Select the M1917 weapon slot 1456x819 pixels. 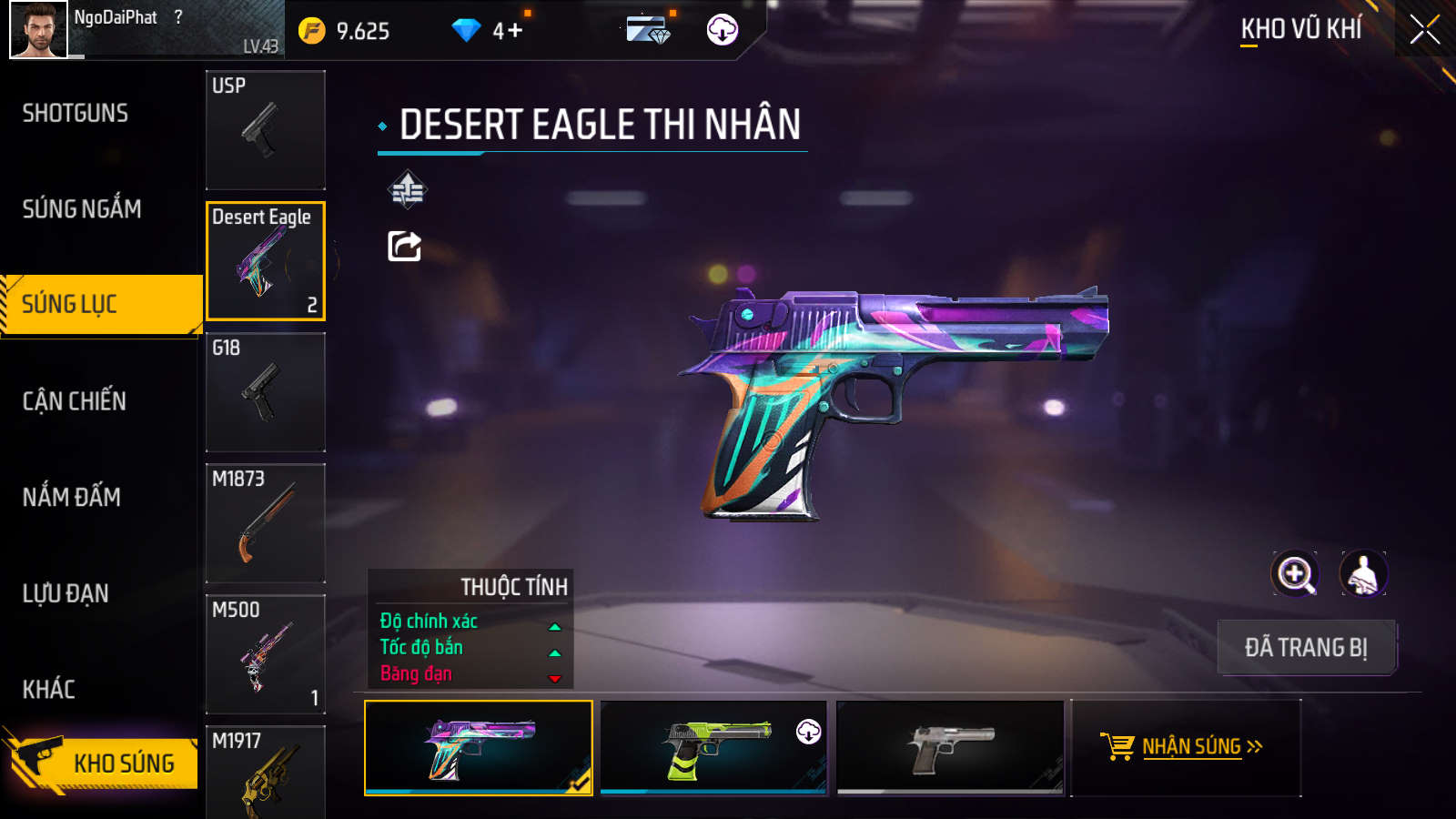click(x=266, y=772)
